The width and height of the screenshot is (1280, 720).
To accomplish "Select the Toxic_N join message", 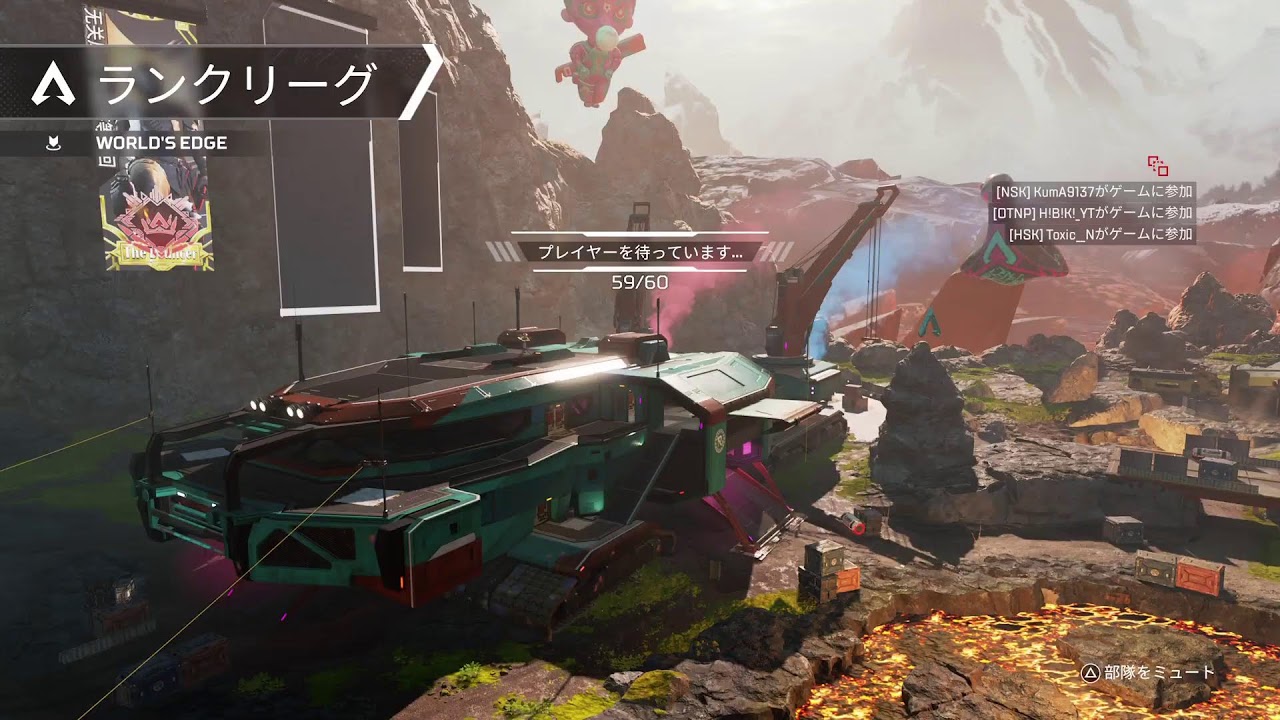I will click(1100, 234).
